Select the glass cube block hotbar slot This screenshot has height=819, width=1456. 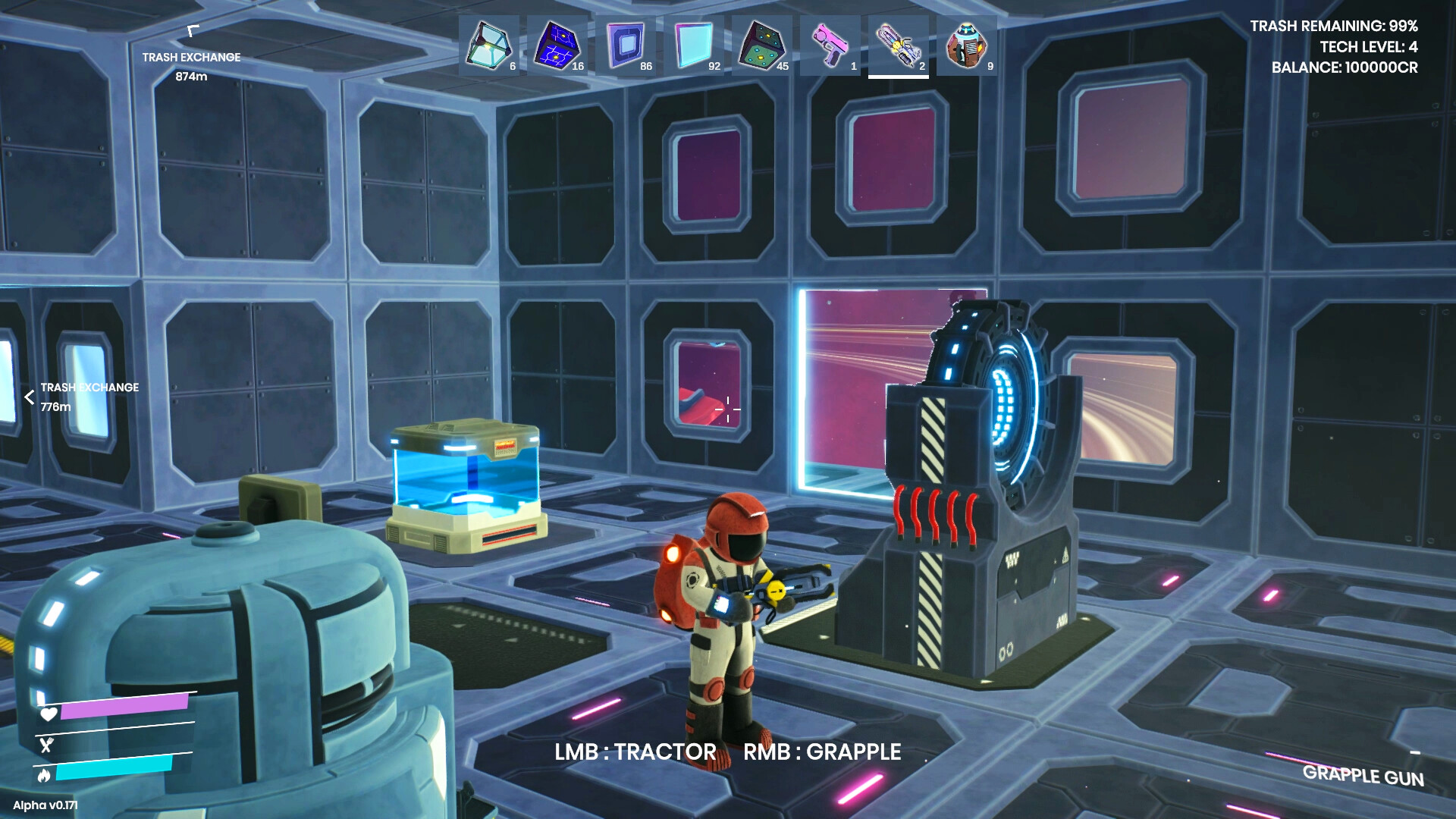pyautogui.click(x=488, y=45)
